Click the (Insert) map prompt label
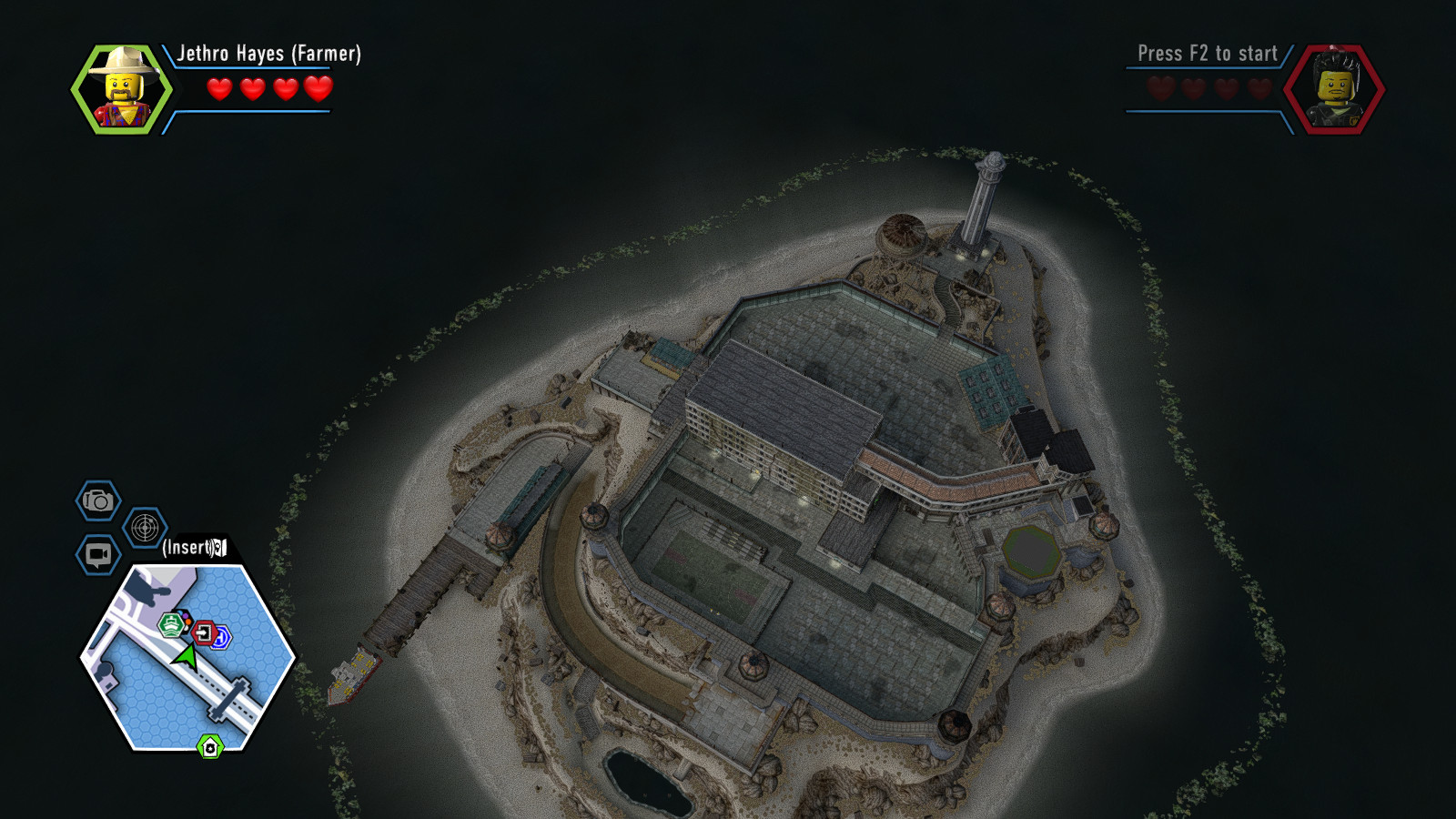 [x=188, y=550]
